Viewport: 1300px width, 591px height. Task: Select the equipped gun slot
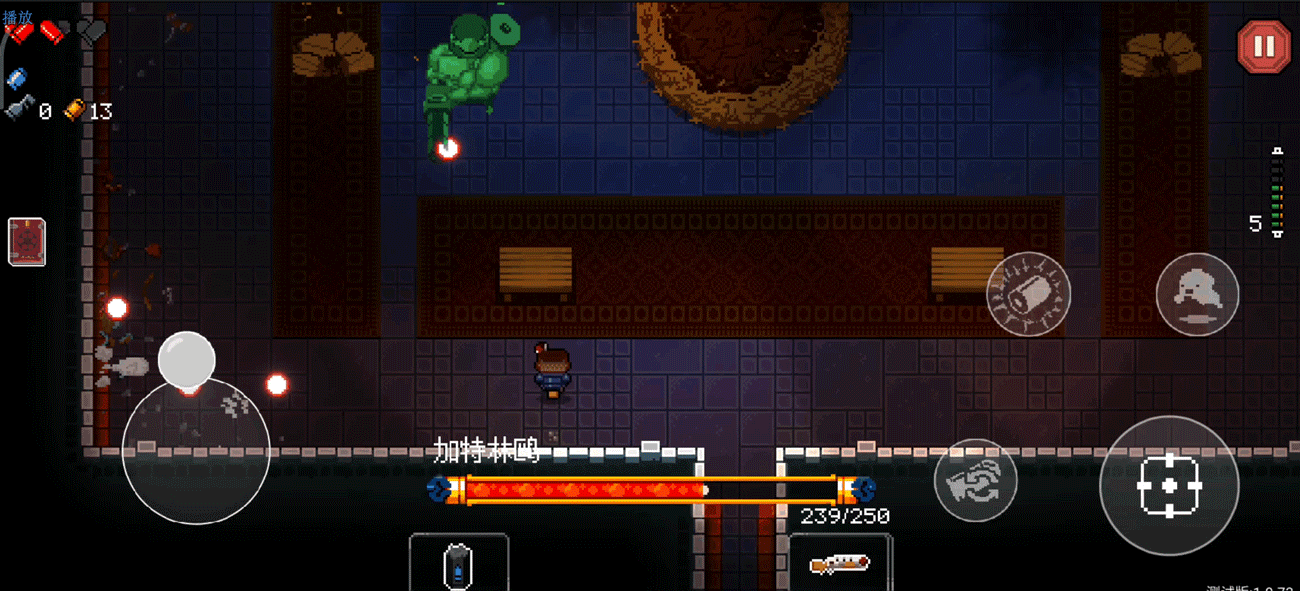click(840, 563)
